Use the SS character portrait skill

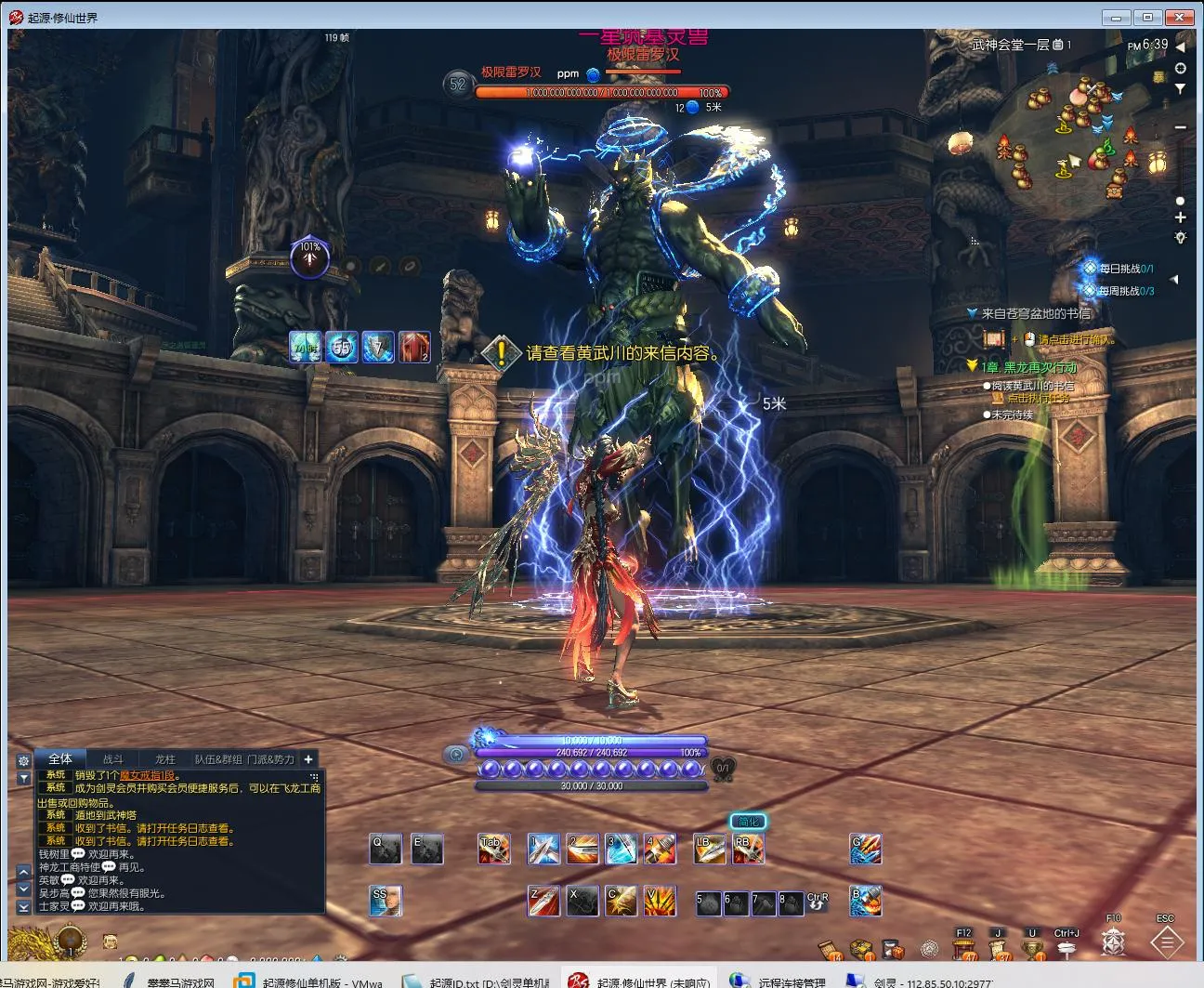coord(385,901)
